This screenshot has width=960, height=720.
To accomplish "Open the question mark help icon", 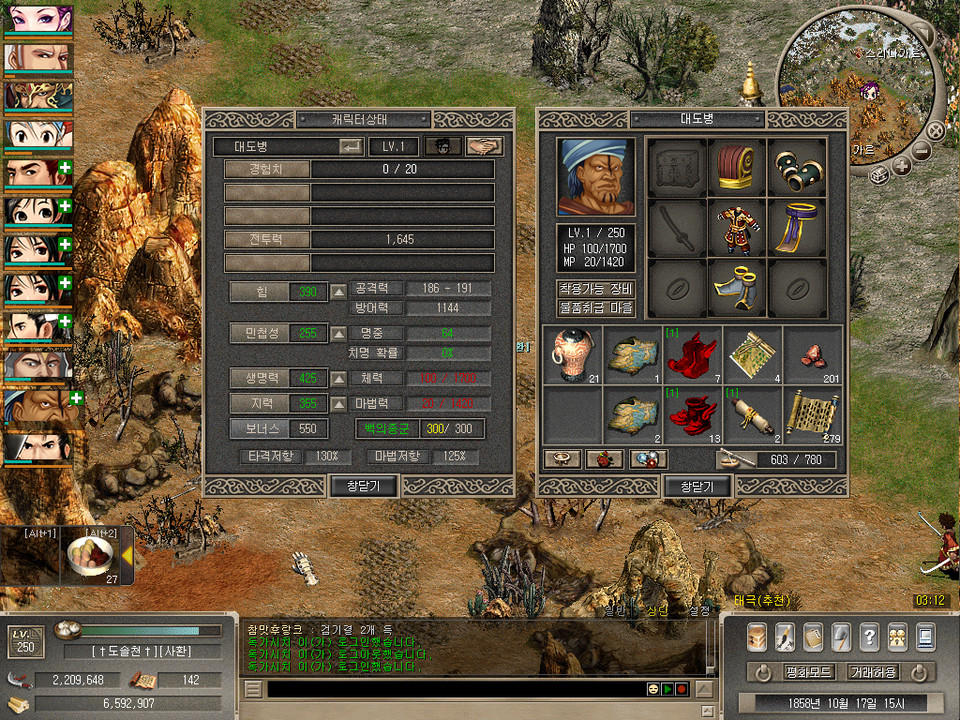I will click(x=869, y=636).
